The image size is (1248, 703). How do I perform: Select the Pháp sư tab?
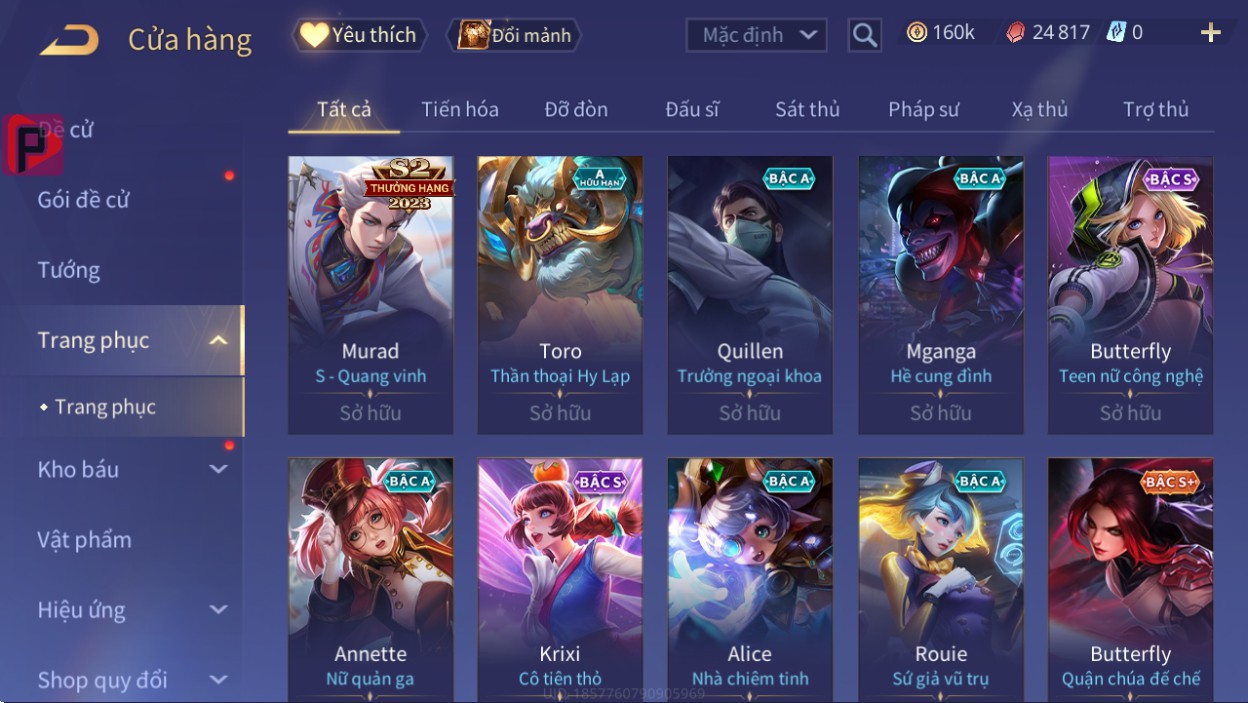[x=924, y=109]
